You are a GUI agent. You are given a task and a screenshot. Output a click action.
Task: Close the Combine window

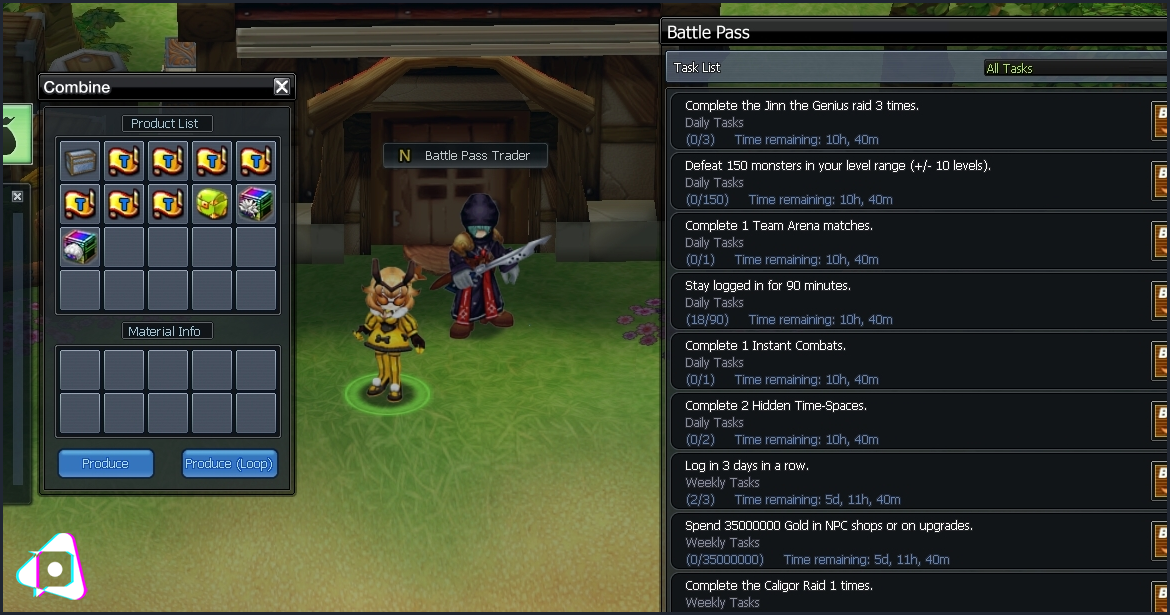[282, 87]
